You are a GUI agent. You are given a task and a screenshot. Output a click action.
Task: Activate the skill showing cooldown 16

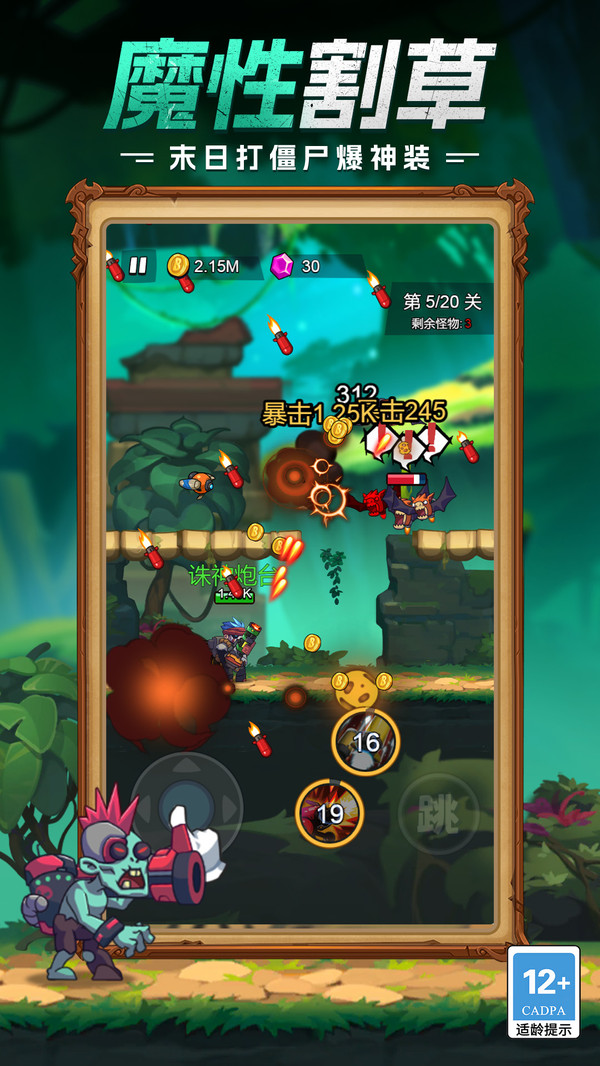(365, 741)
